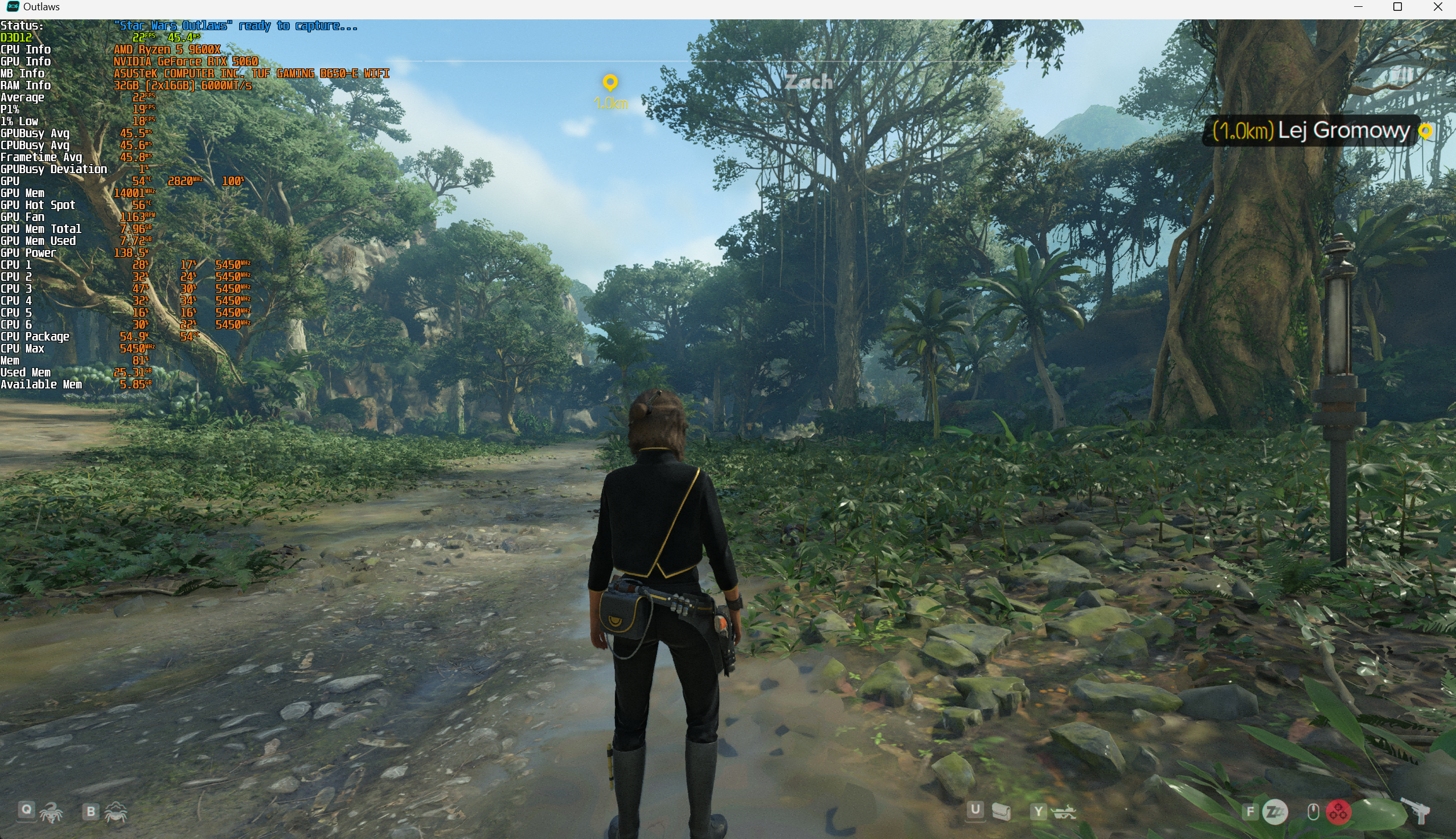Trigger the red triple-crosshair Adrenaline Rush icon
The image size is (1456, 839).
[1339, 812]
